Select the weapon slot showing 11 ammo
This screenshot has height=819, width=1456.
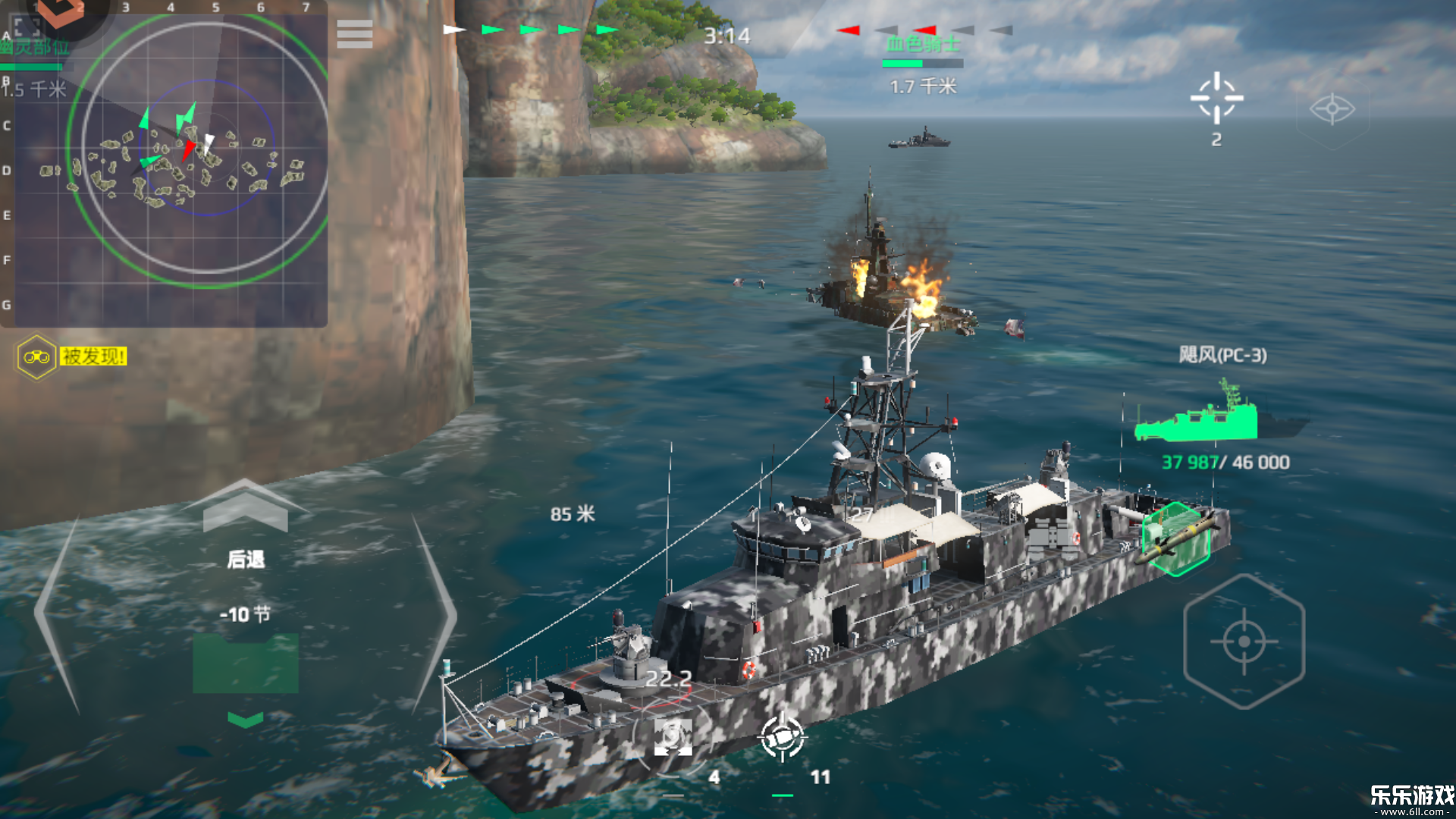click(x=783, y=737)
